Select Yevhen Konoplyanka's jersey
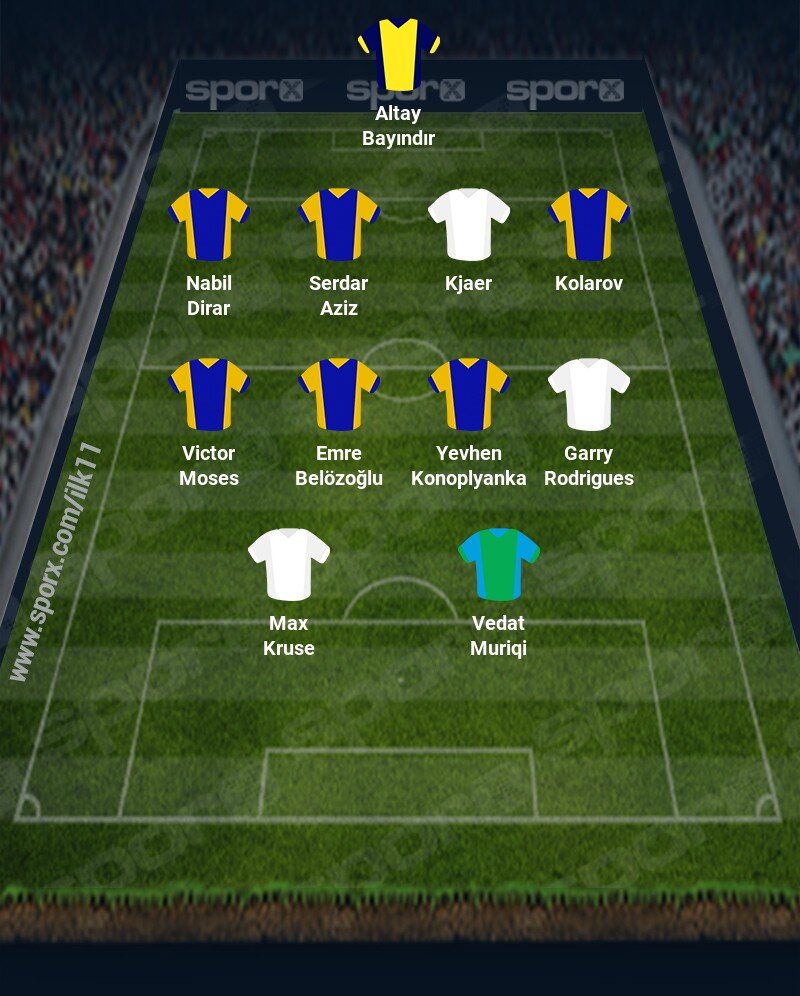 coord(469,394)
